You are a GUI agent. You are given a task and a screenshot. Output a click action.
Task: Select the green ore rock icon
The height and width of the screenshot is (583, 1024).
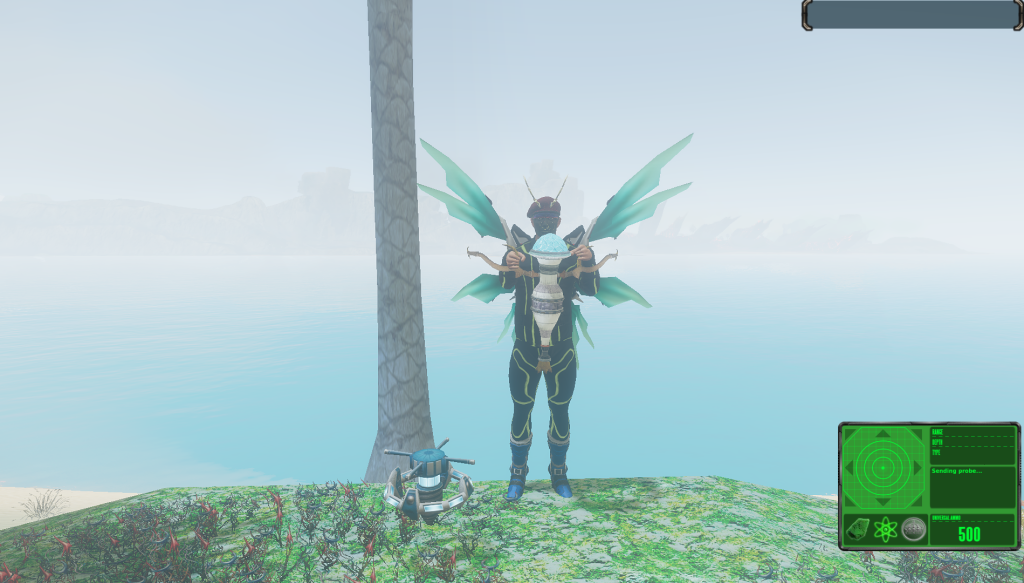point(857,530)
